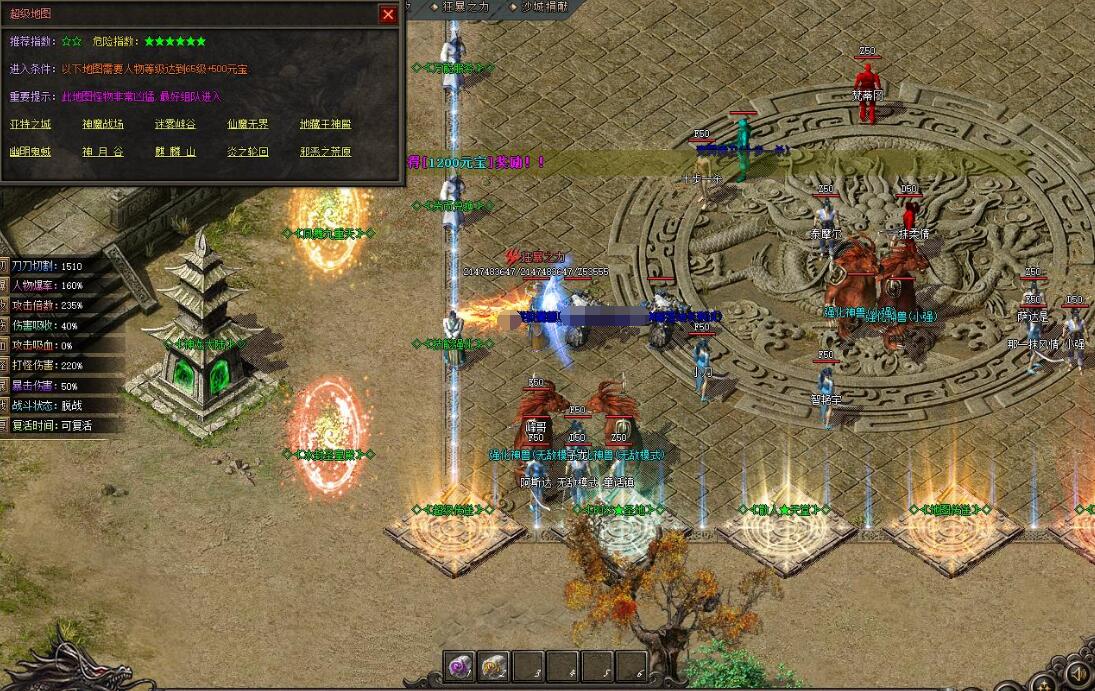This screenshot has height=691, width=1095.
Task: Click the 炎之轮回 map link
Action: (x=247, y=152)
